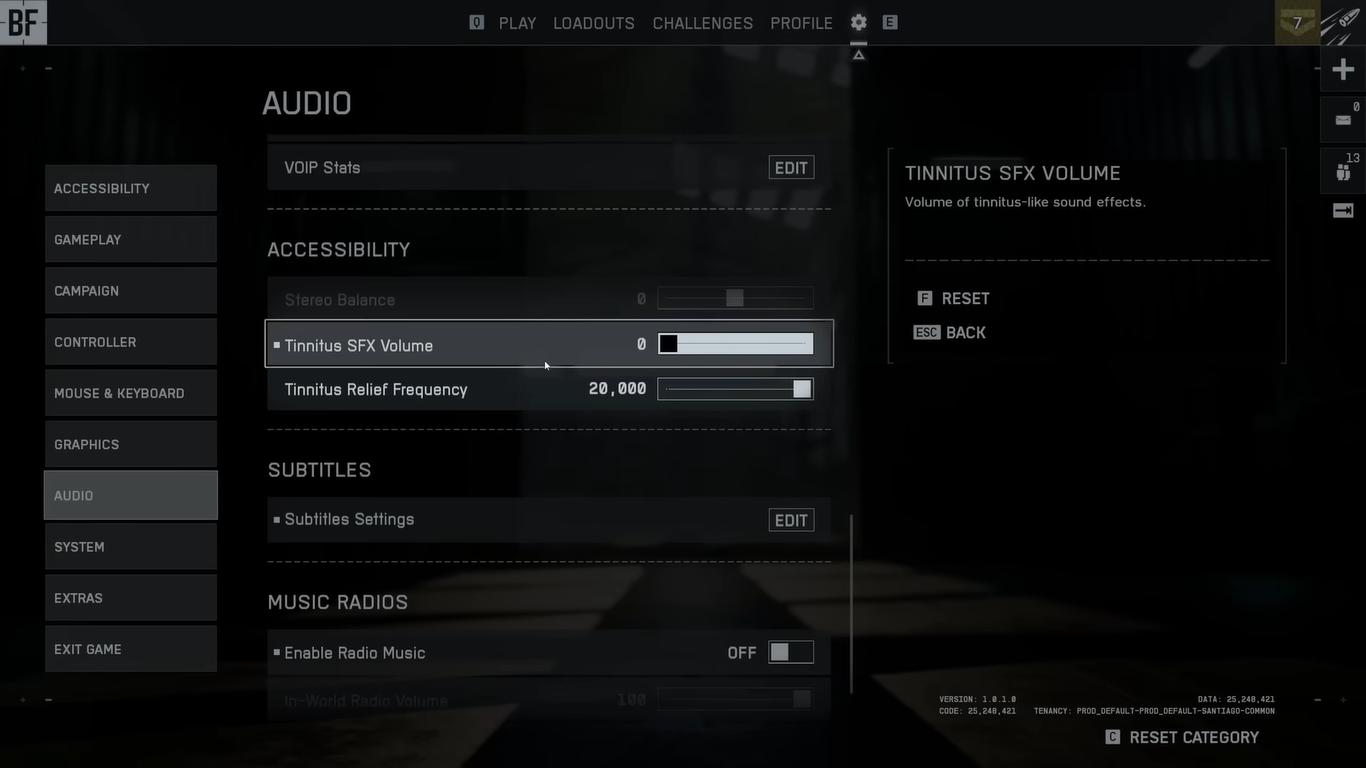
Task: Switch to the Gameplay settings category
Action: click(130, 240)
